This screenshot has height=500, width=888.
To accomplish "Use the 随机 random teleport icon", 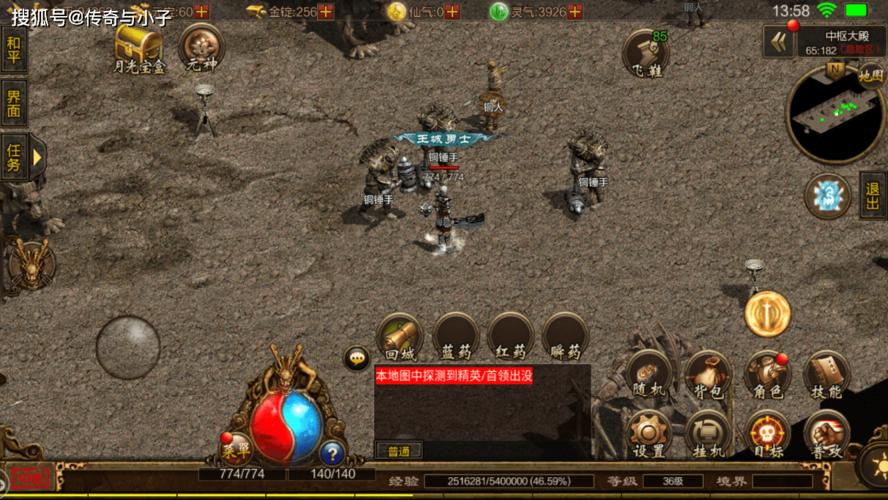I will coord(650,375).
